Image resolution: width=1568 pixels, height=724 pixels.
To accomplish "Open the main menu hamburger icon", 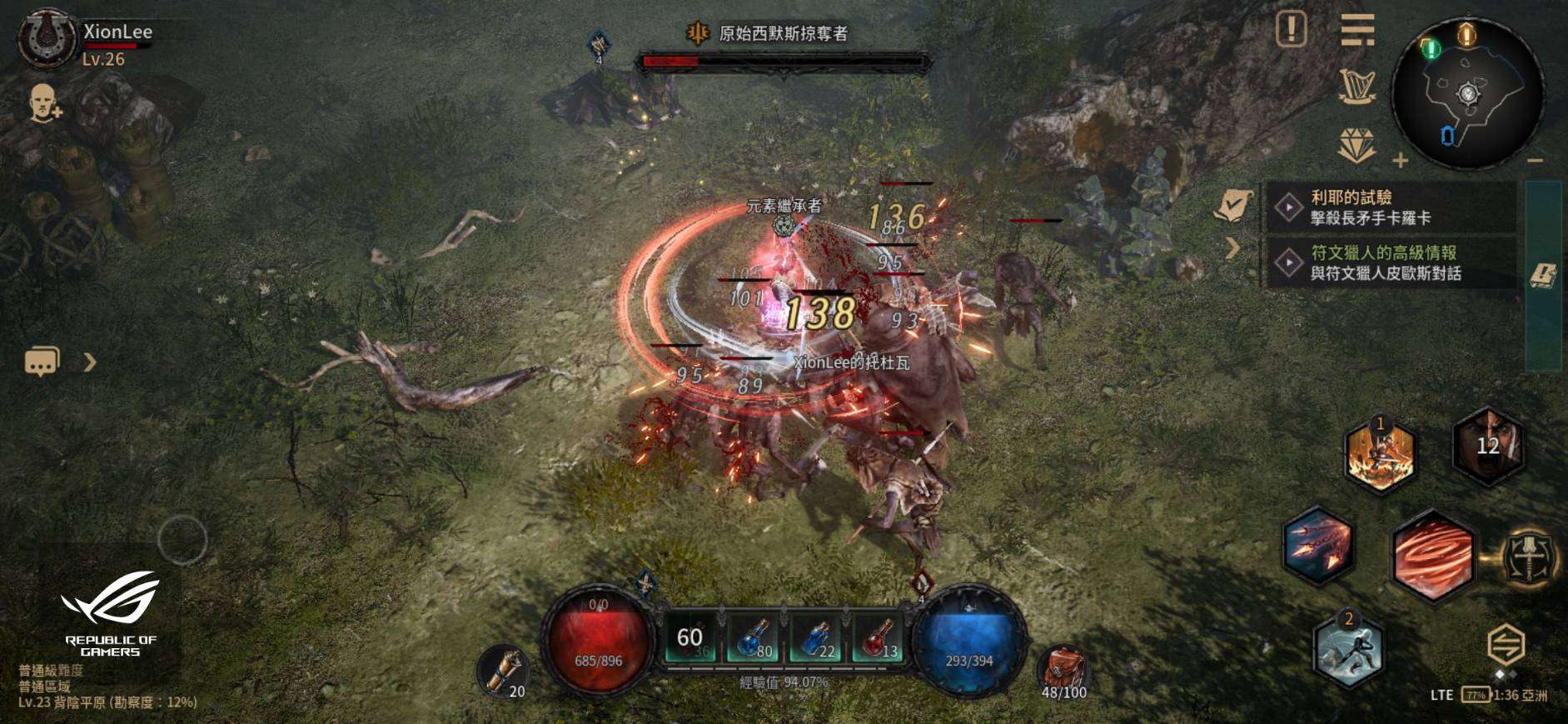I will point(1357,32).
